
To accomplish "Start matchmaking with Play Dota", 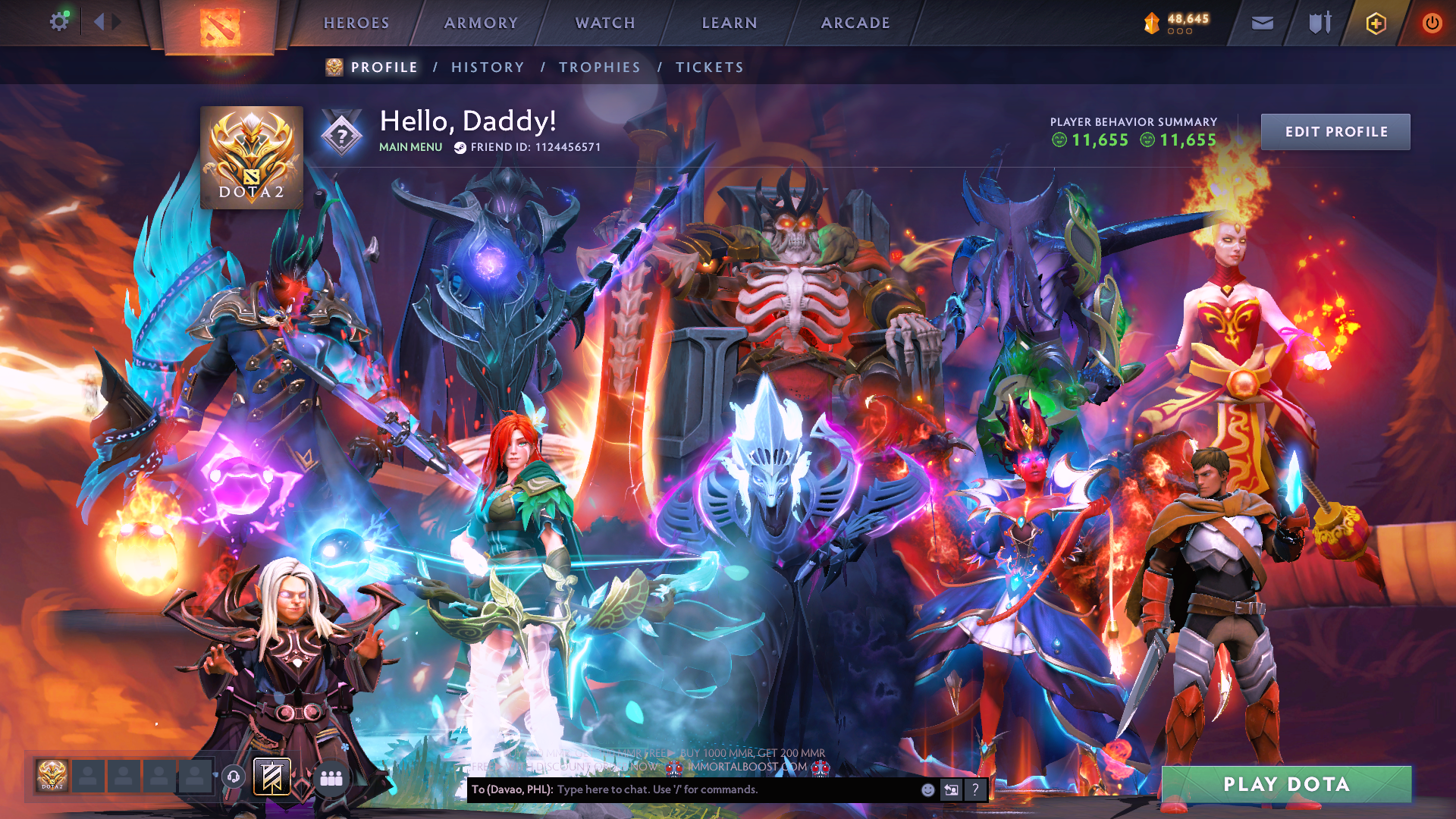I will tap(1286, 784).
